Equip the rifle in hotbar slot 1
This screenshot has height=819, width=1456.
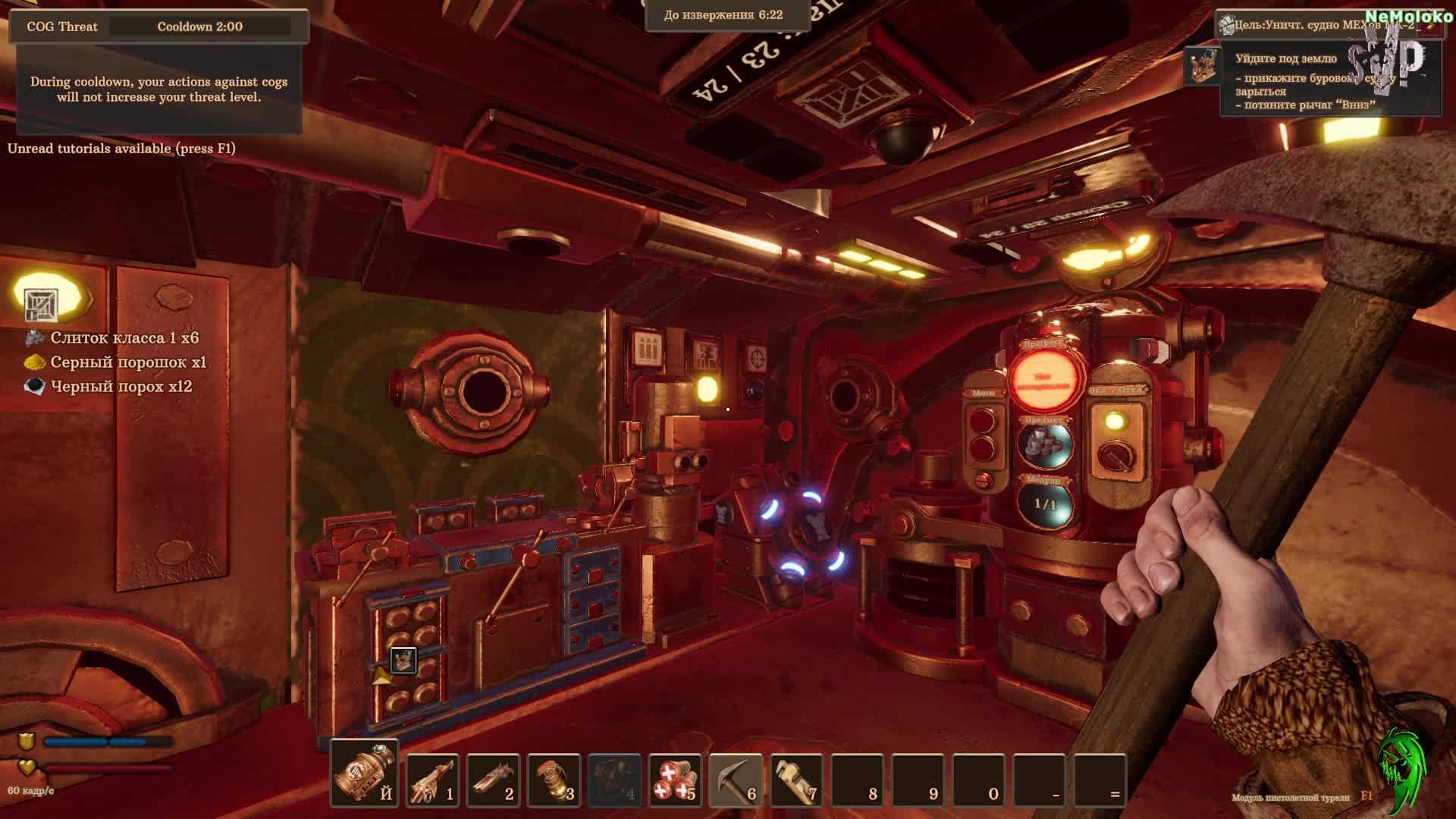(432, 780)
